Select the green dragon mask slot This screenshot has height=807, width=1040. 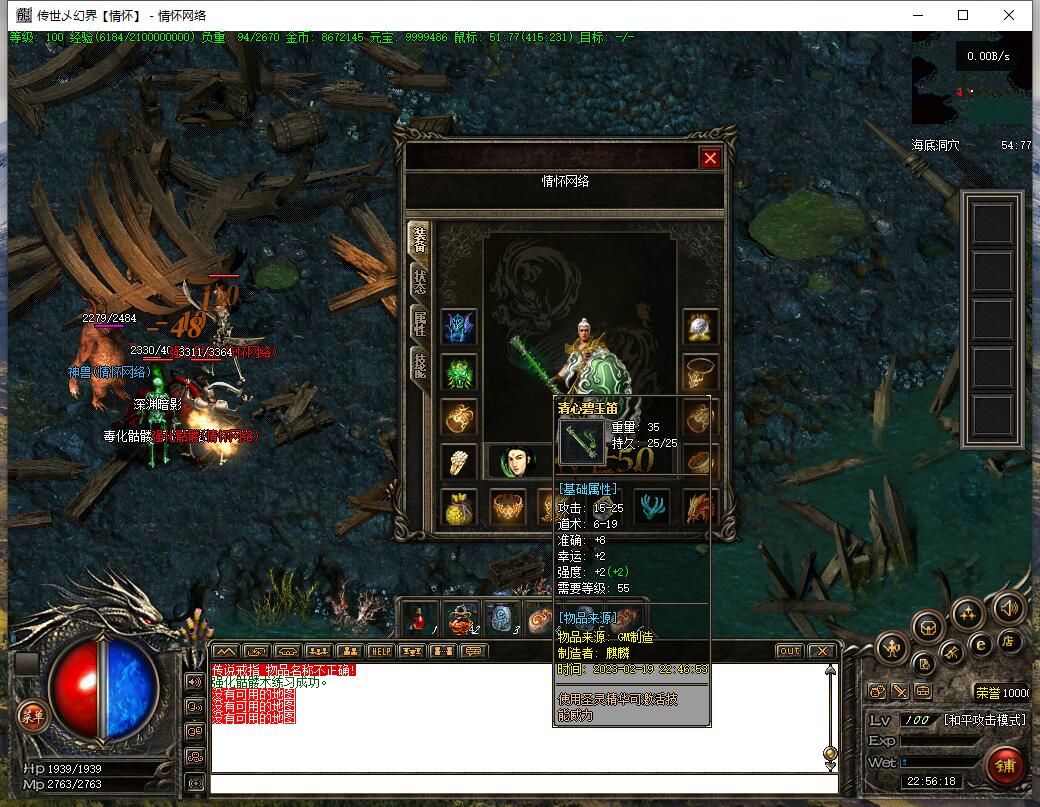(459, 373)
